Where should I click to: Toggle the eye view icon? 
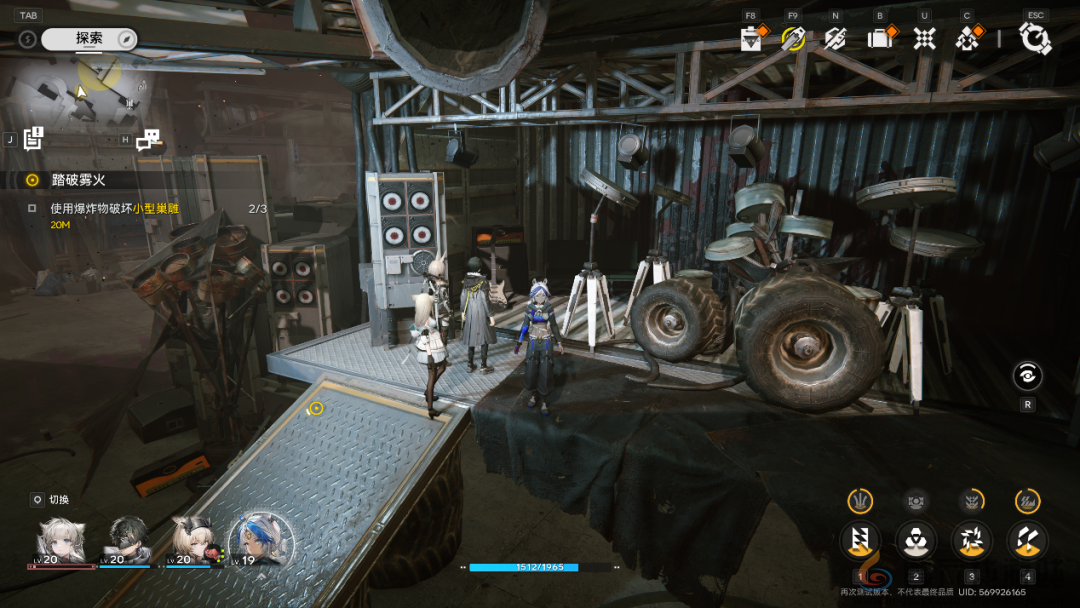point(1027,375)
